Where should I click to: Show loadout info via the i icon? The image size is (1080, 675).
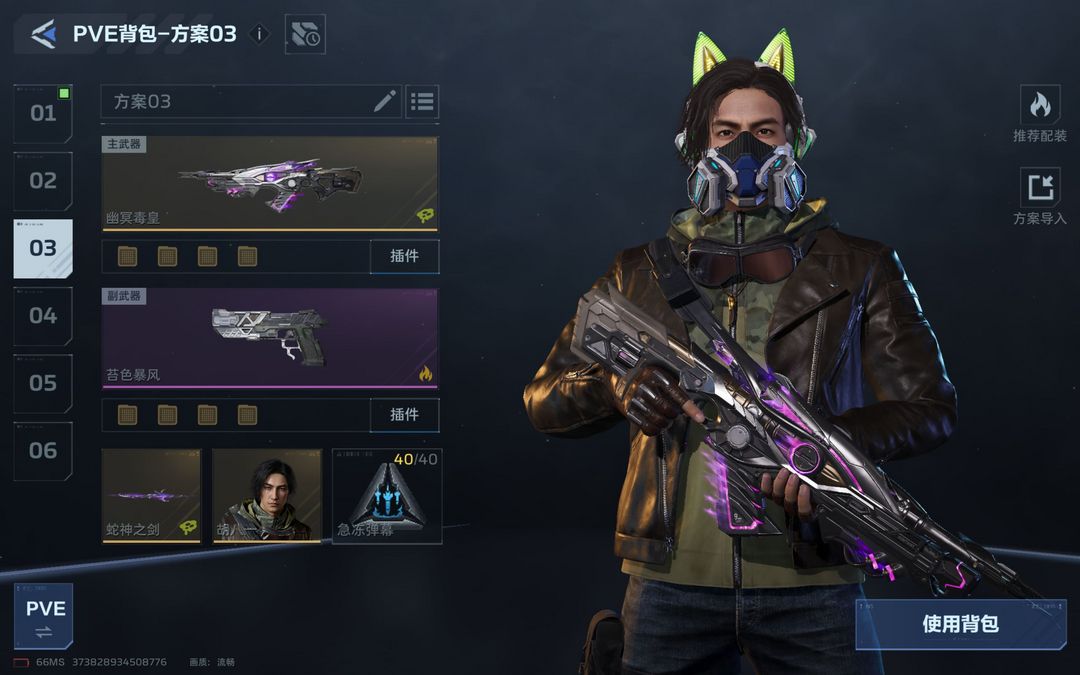pyautogui.click(x=259, y=34)
